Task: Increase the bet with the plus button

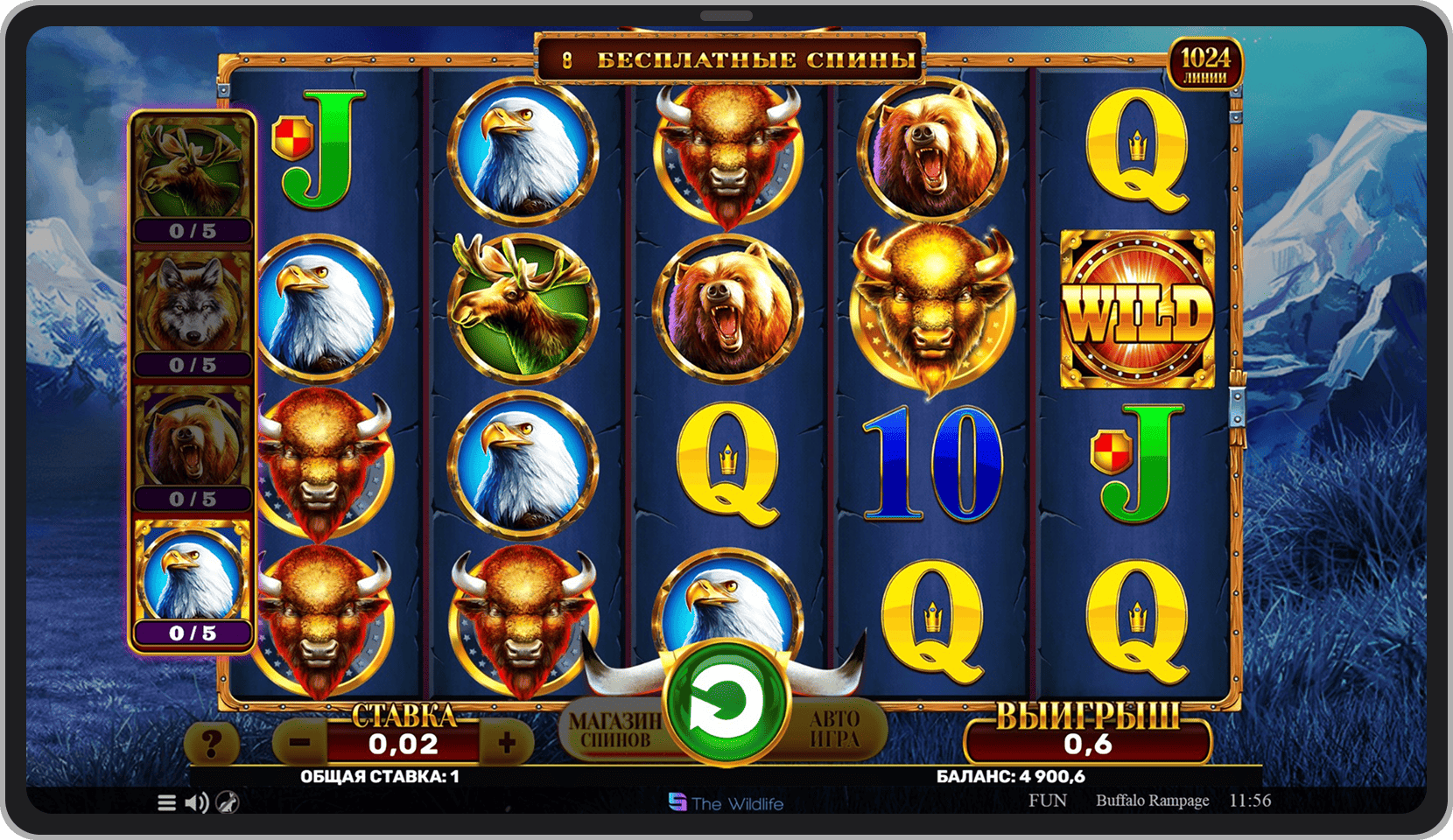Action: click(507, 744)
